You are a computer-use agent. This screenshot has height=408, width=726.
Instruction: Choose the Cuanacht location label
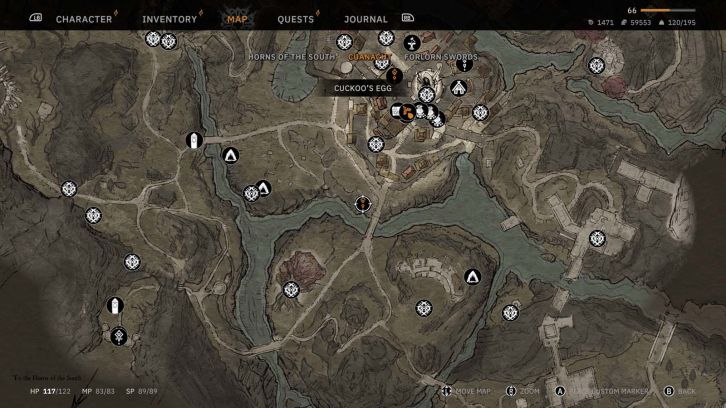368,57
